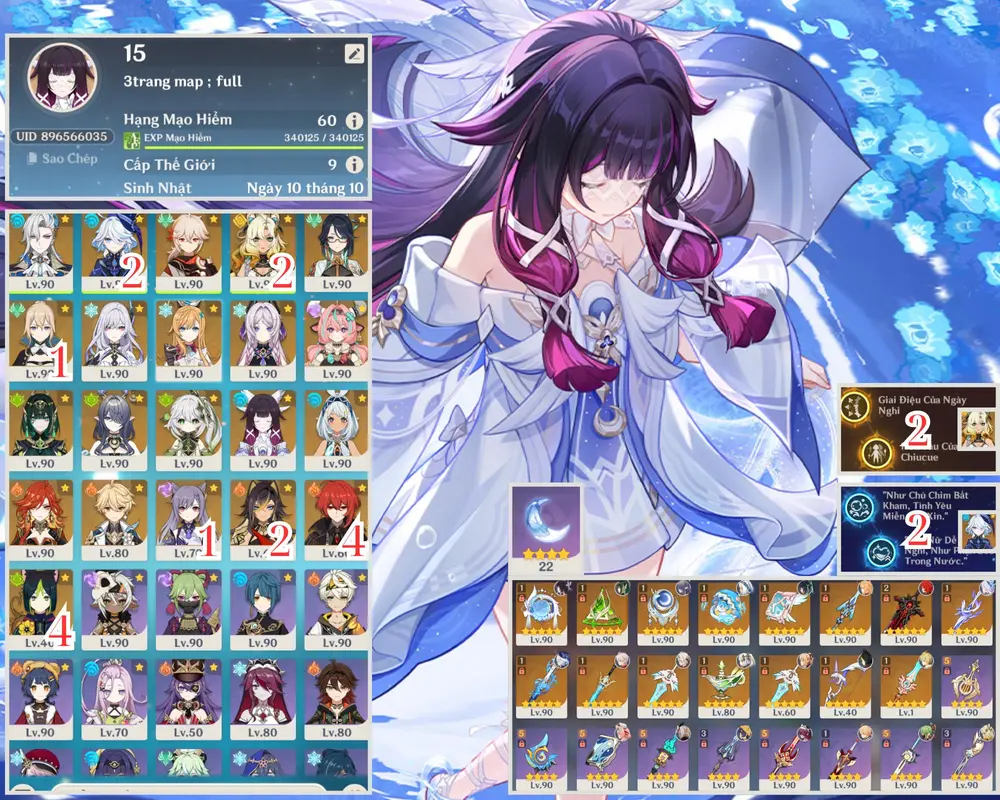The image size is (1000, 800).
Task: Open the info icon beside Hạng Mạo Hiểm
Action: [x=353, y=120]
